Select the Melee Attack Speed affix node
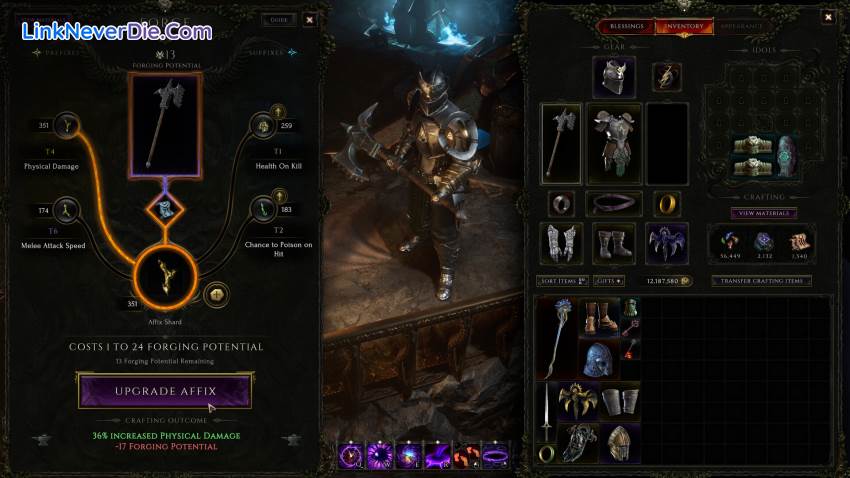Image resolution: width=850 pixels, height=478 pixels. click(x=68, y=209)
